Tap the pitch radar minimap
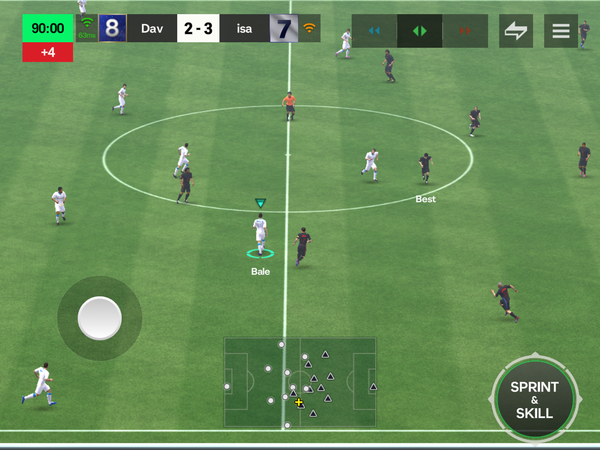 pyautogui.click(x=300, y=383)
